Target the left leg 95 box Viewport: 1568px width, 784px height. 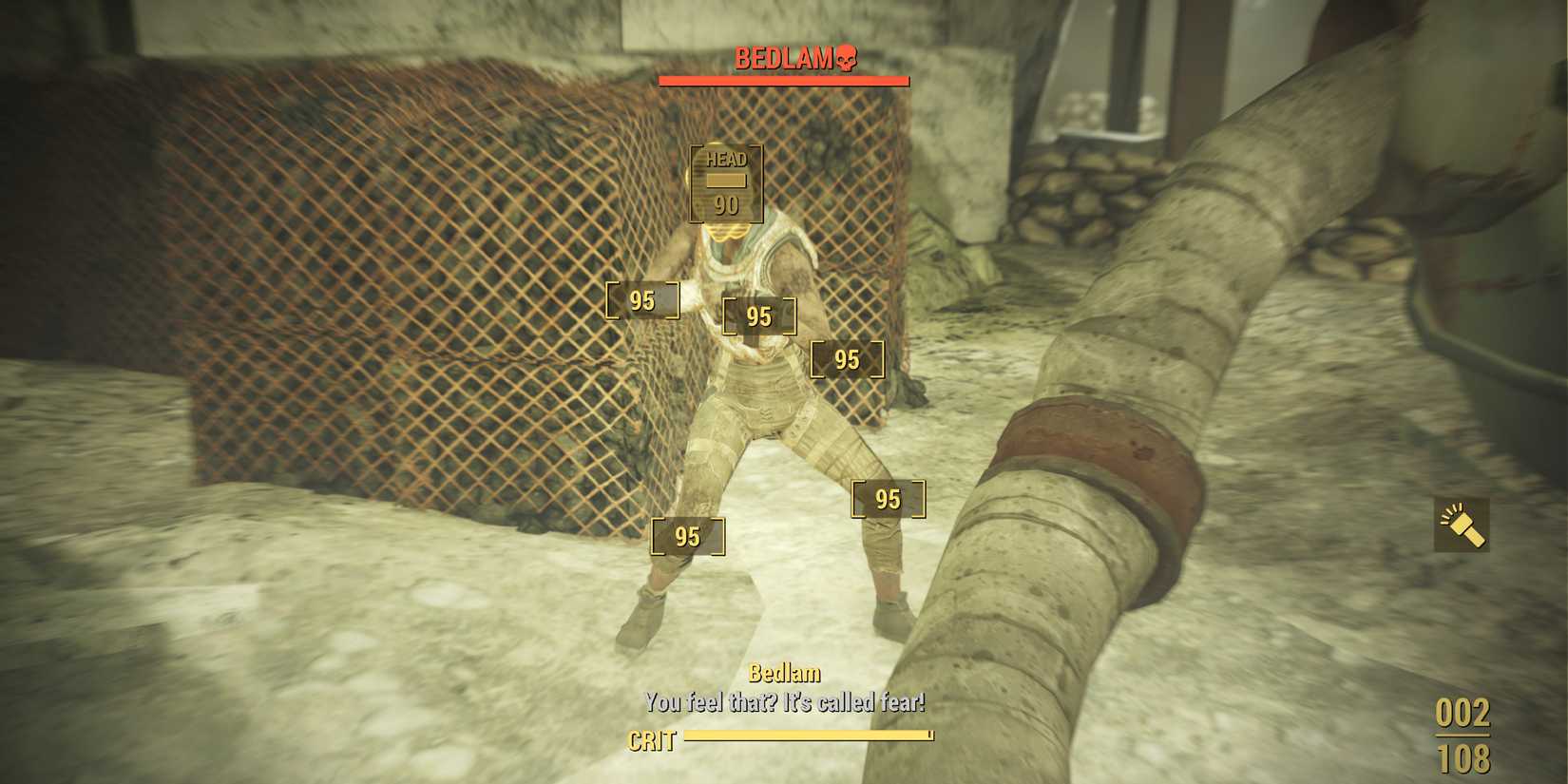tap(688, 535)
